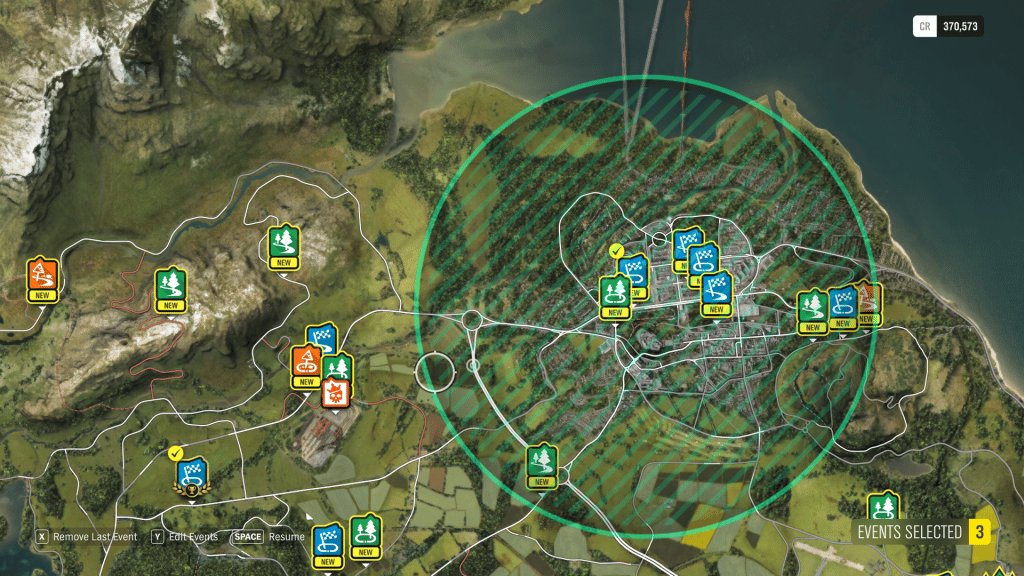Select the green tree marker in the east-edge trio
Image resolution: width=1024 pixels, height=576 pixels.
tap(812, 309)
